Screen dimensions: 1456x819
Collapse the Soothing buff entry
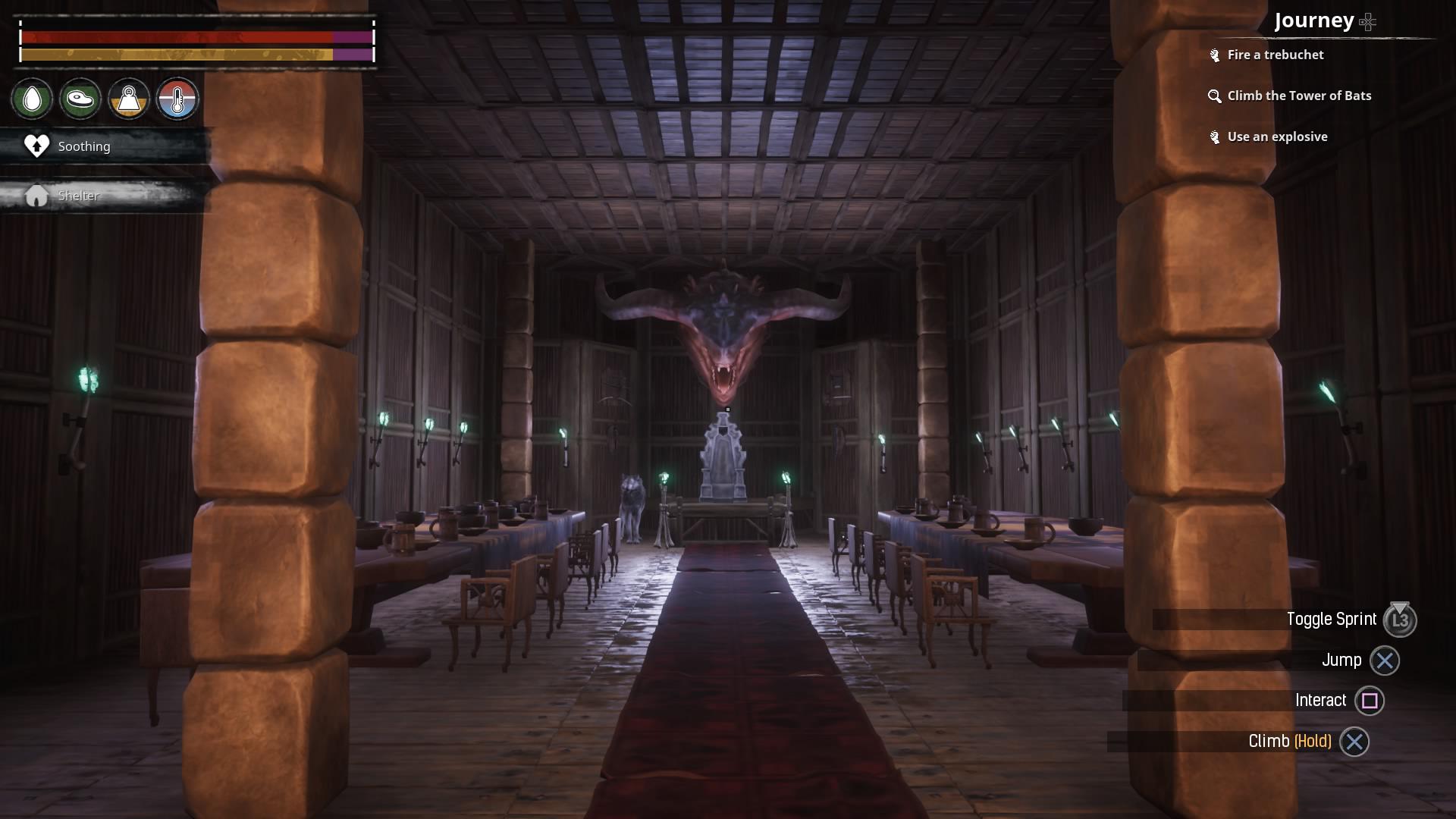point(83,146)
